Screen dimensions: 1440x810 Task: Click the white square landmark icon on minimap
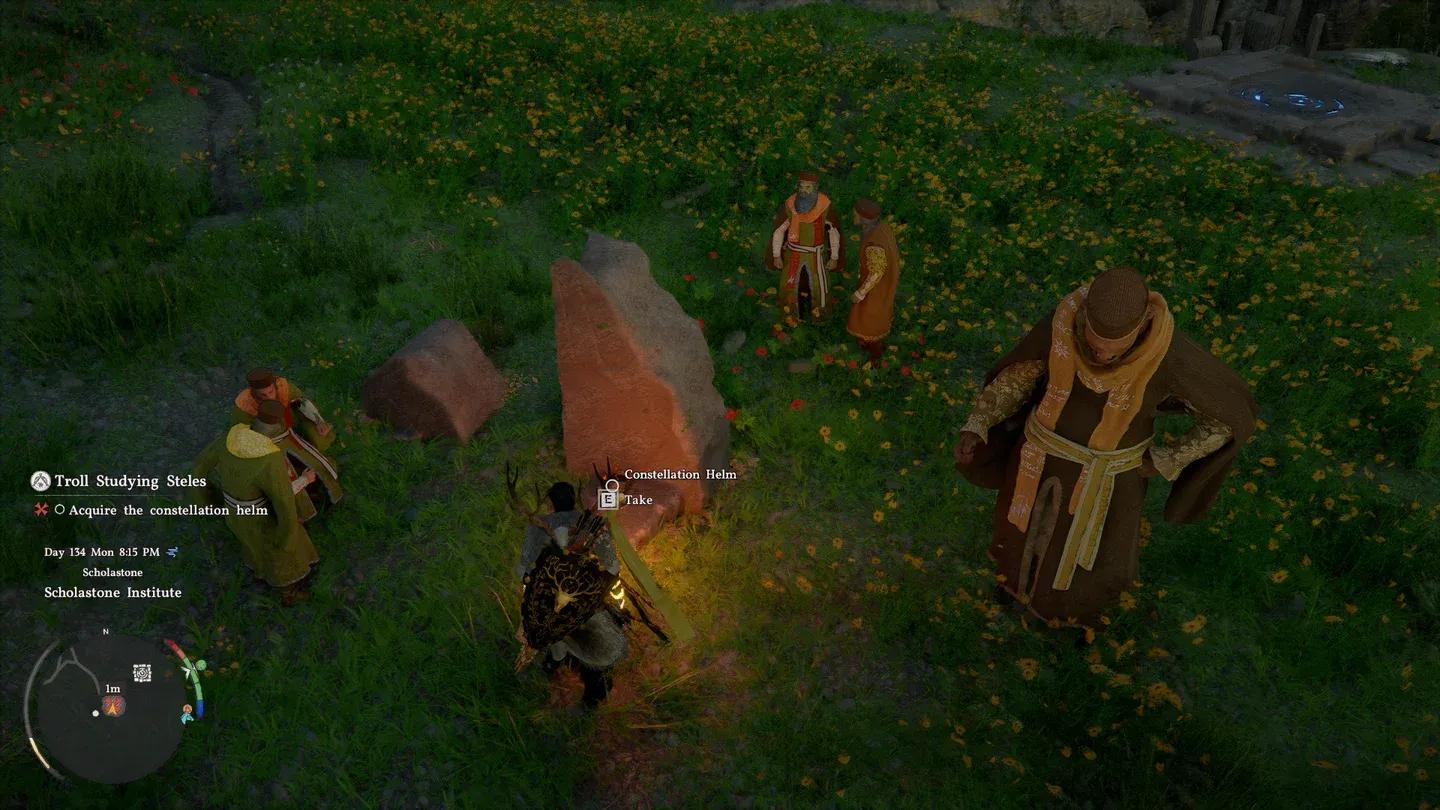(x=142, y=673)
